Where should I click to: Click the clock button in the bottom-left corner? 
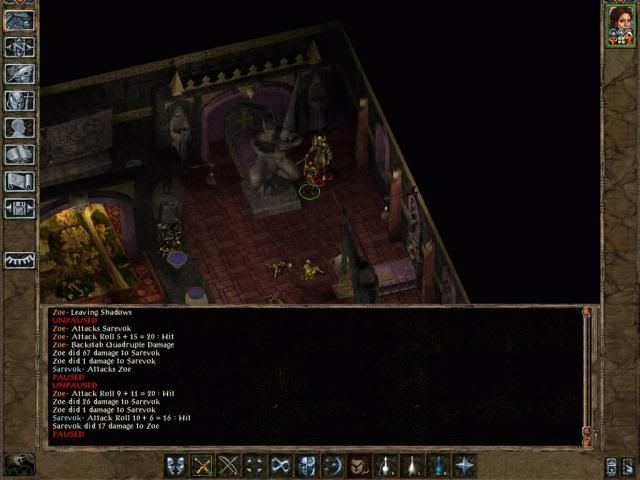click(x=19, y=464)
